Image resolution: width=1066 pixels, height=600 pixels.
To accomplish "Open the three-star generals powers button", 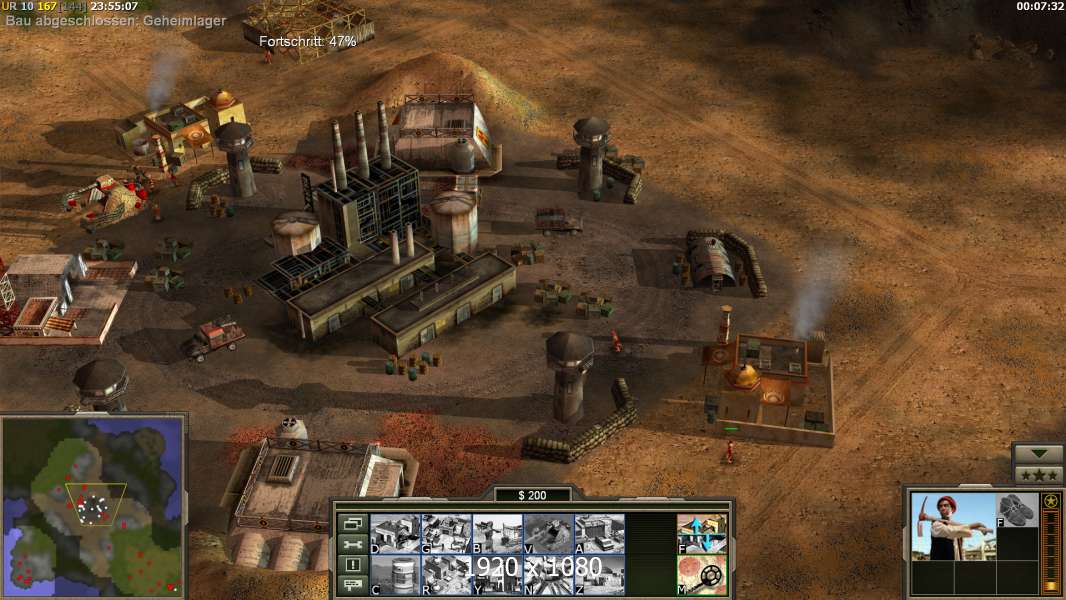I will [x=1038, y=474].
